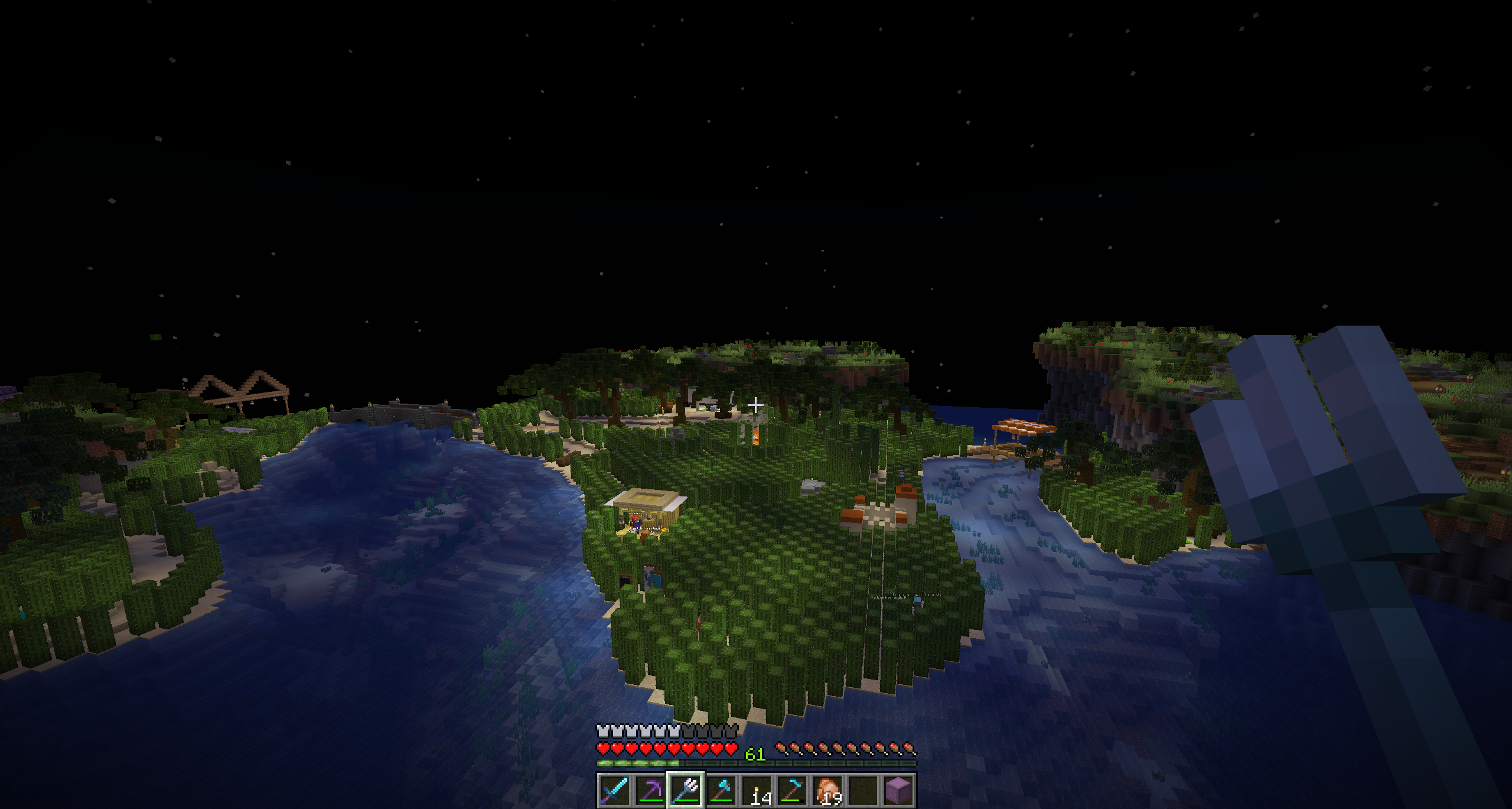This screenshot has width=1512, height=809.
Task: Switch to the torch stack slot
Action: tap(756, 791)
